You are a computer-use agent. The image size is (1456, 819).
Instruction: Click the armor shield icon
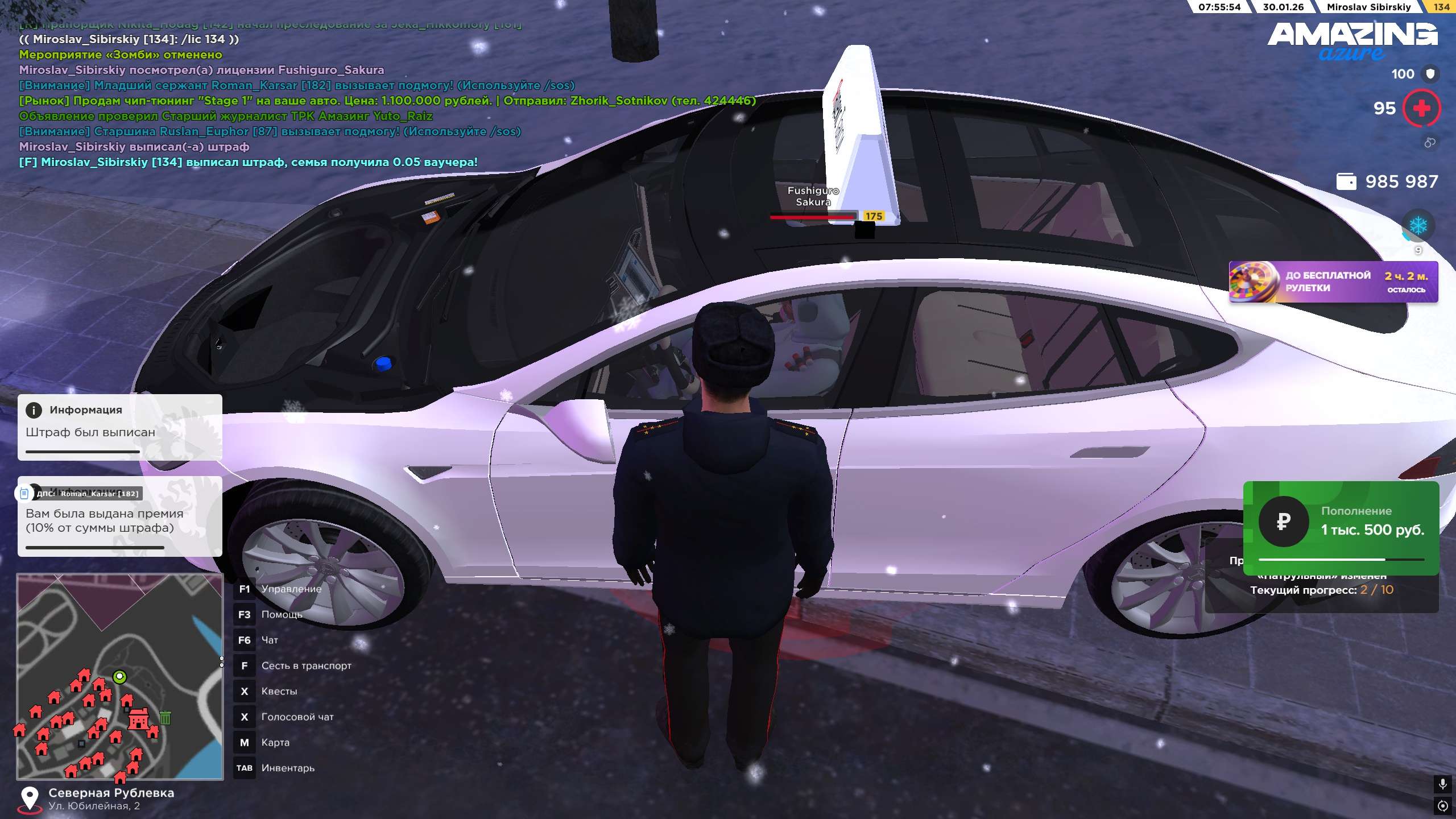coord(1430,74)
